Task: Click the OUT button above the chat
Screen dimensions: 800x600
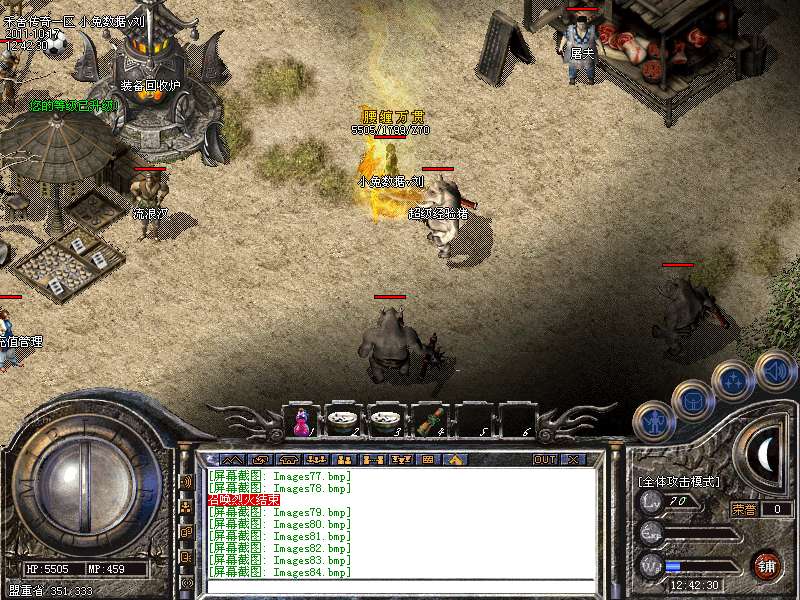Action: pos(544,460)
